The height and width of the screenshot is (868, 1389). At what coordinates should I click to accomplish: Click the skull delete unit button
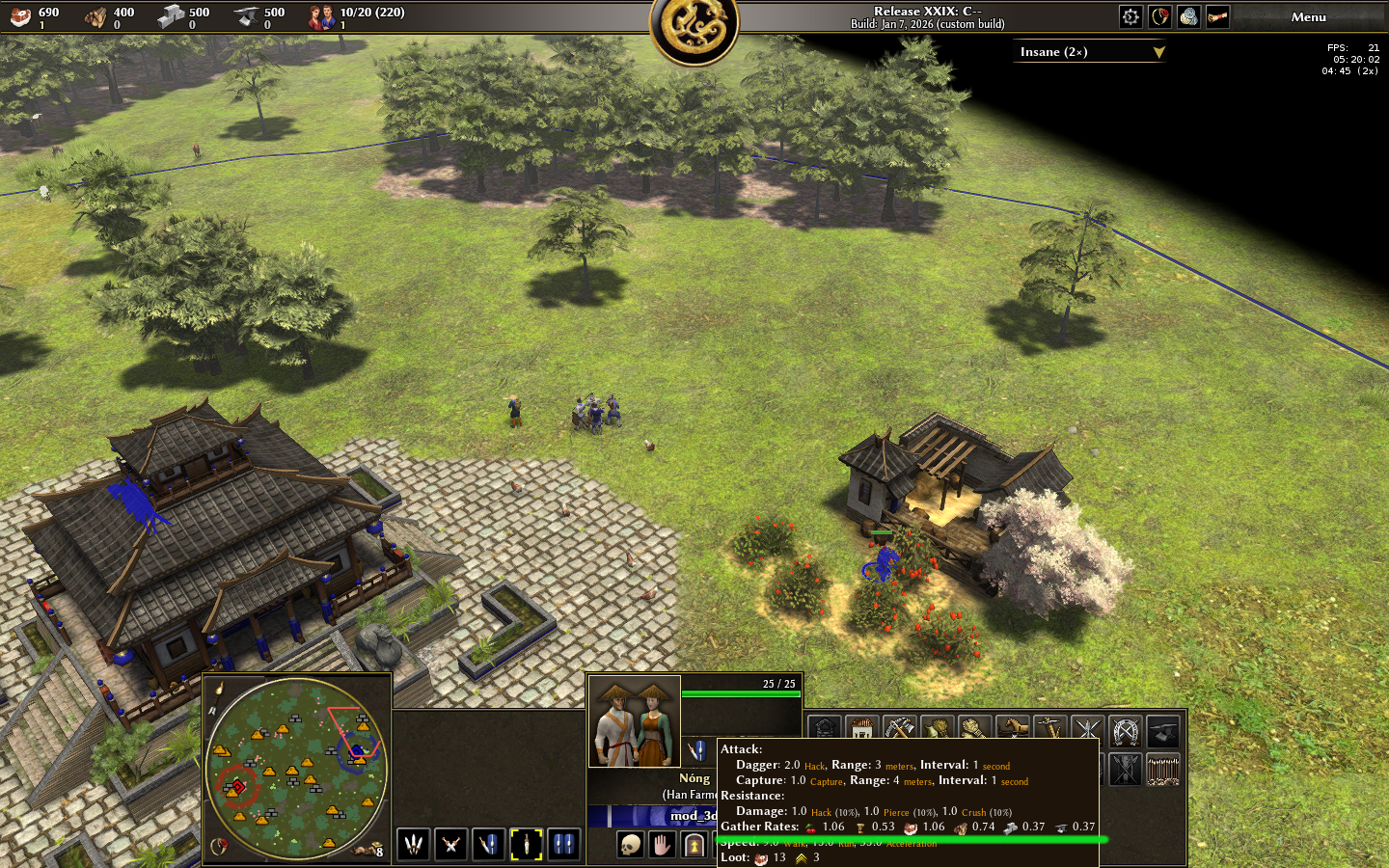(x=630, y=846)
